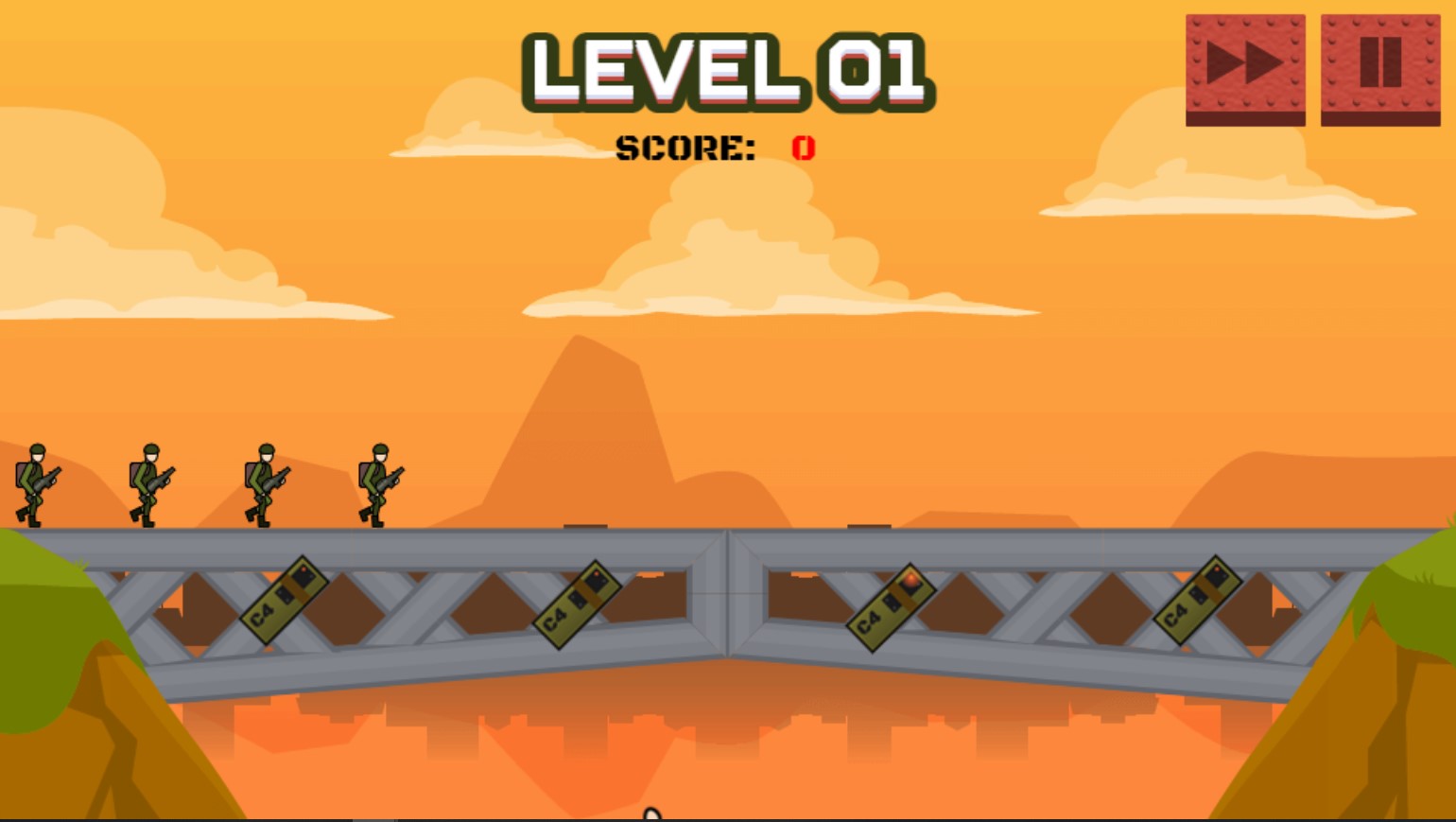Click the C4 charge with glowing red light
The height and width of the screenshot is (822, 1456).
click(893, 606)
